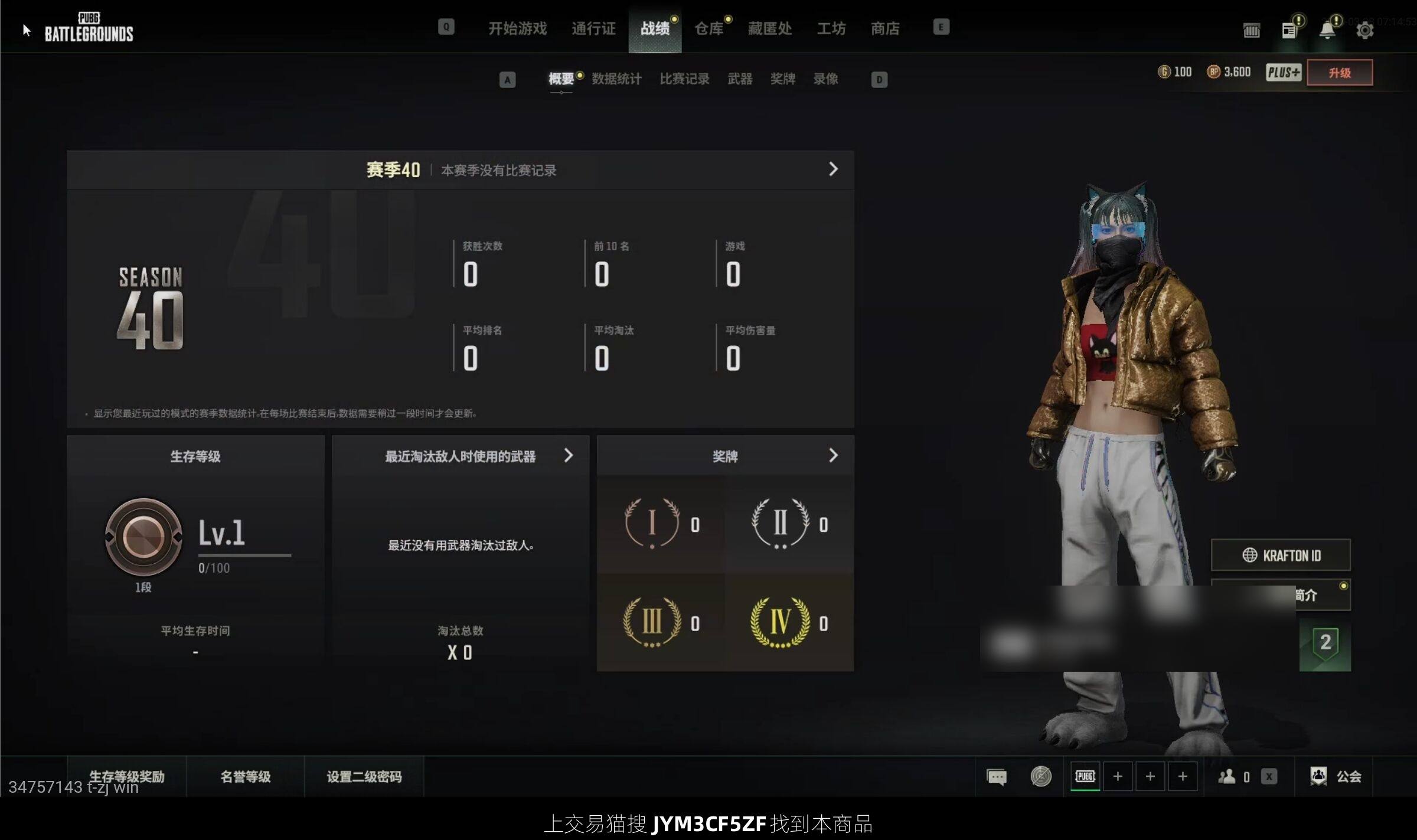Image resolution: width=1417 pixels, height=840 pixels.
Task: Open the 仓库 inventory tab
Action: 708,28
